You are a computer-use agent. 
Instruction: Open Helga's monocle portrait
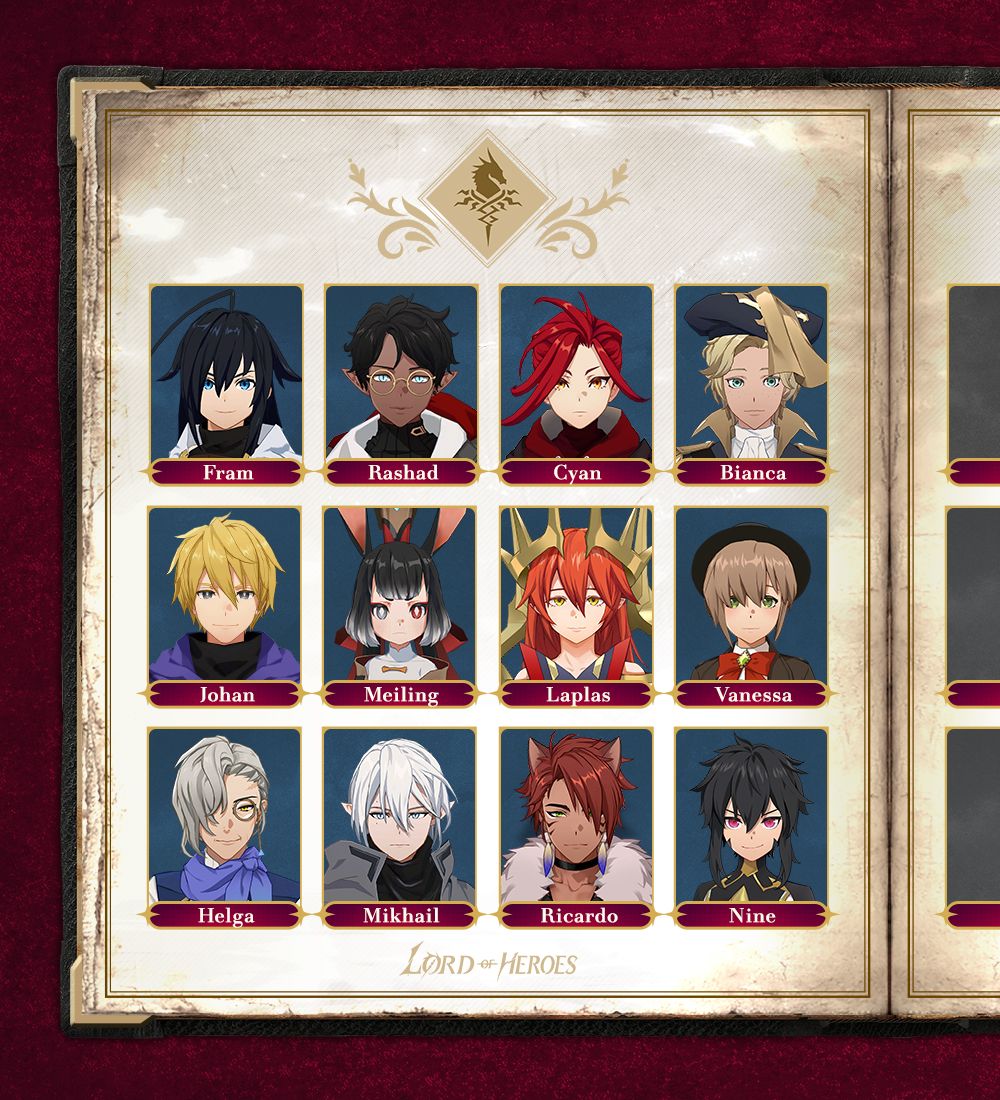click(x=226, y=816)
